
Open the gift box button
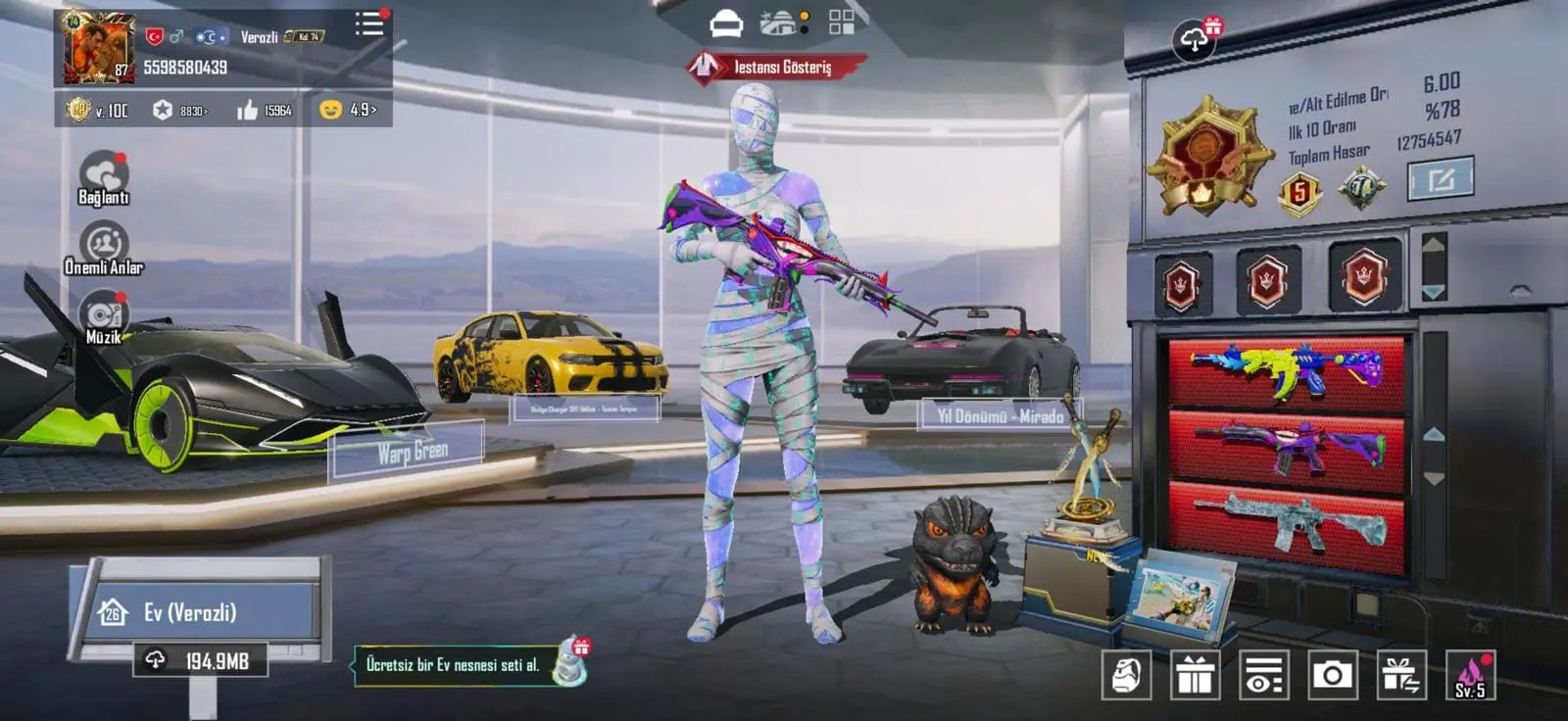1195,675
